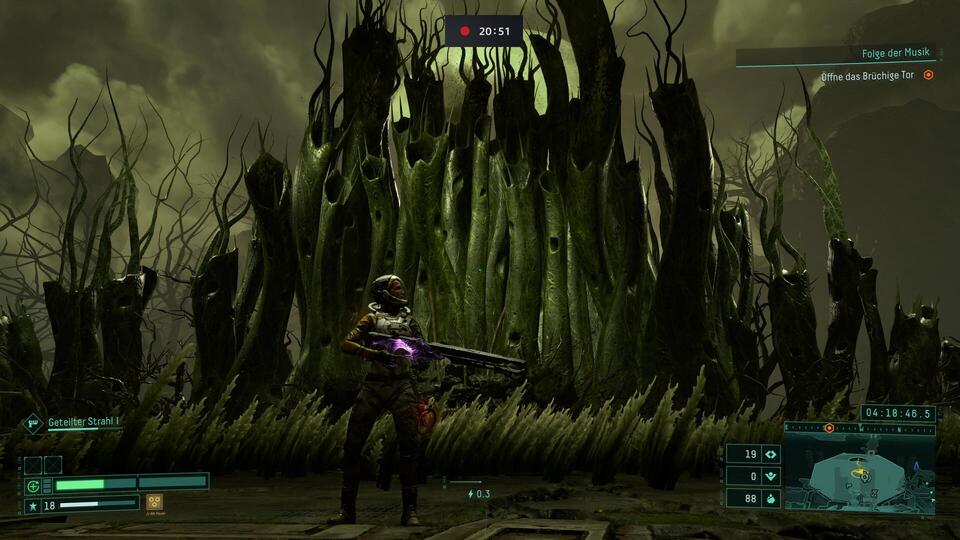Click the bottom resource icon showing 88
This screenshot has height=540, width=960.
[770, 498]
